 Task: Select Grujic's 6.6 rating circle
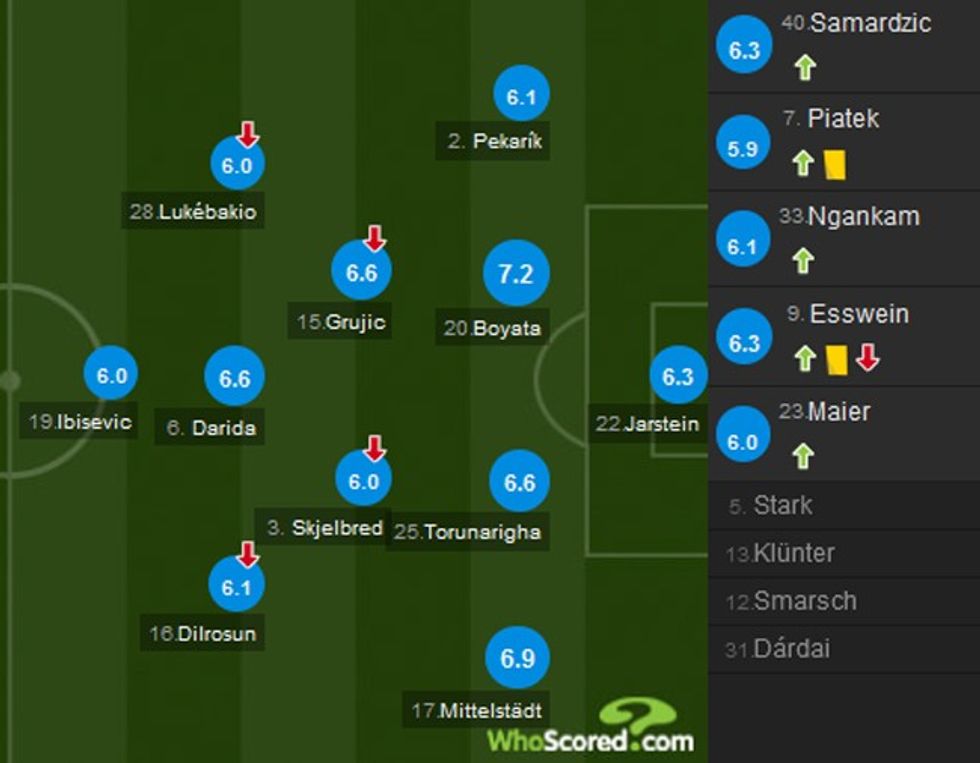[361, 272]
